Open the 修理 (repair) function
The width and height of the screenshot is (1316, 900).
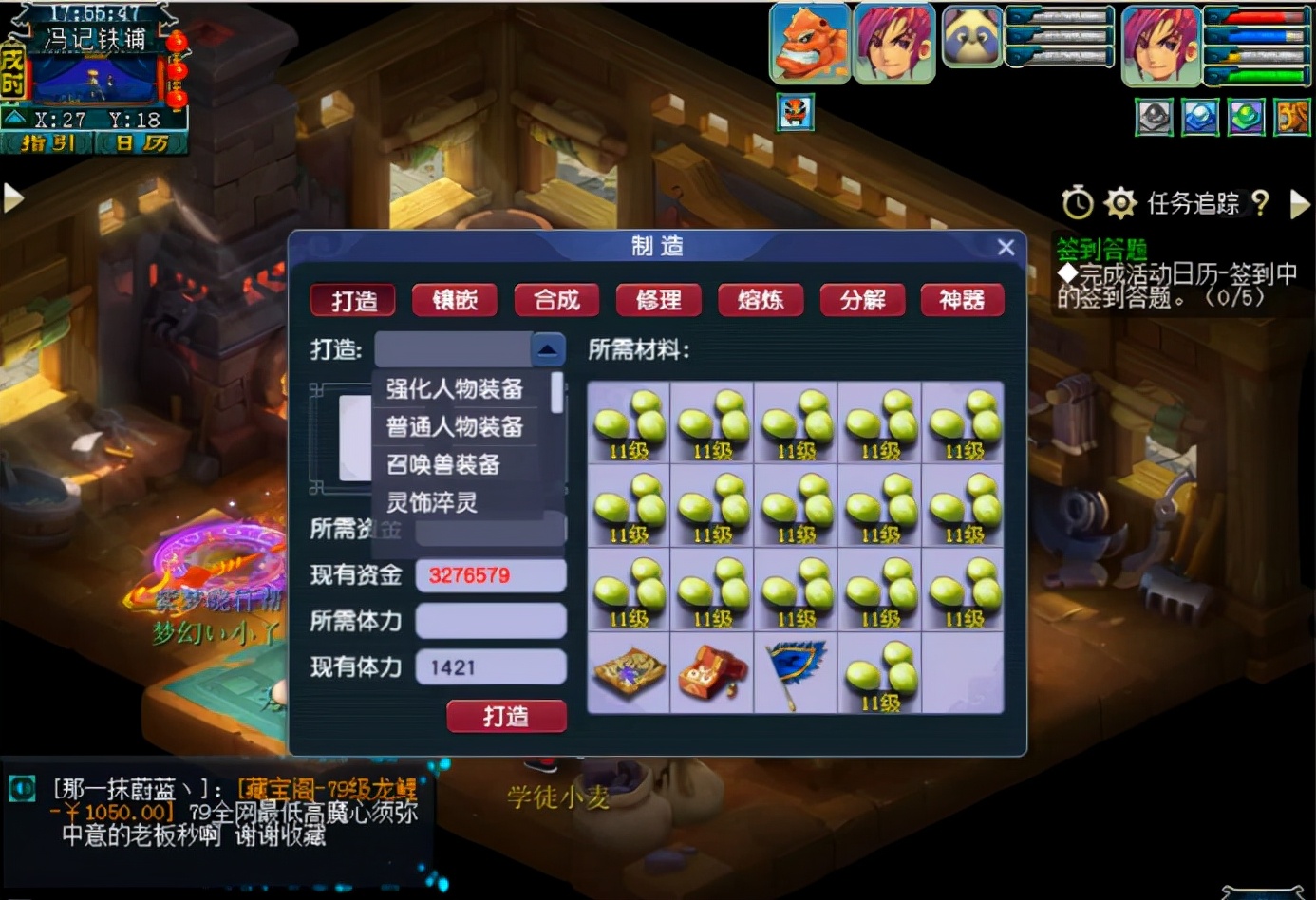click(x=659, y=300)
